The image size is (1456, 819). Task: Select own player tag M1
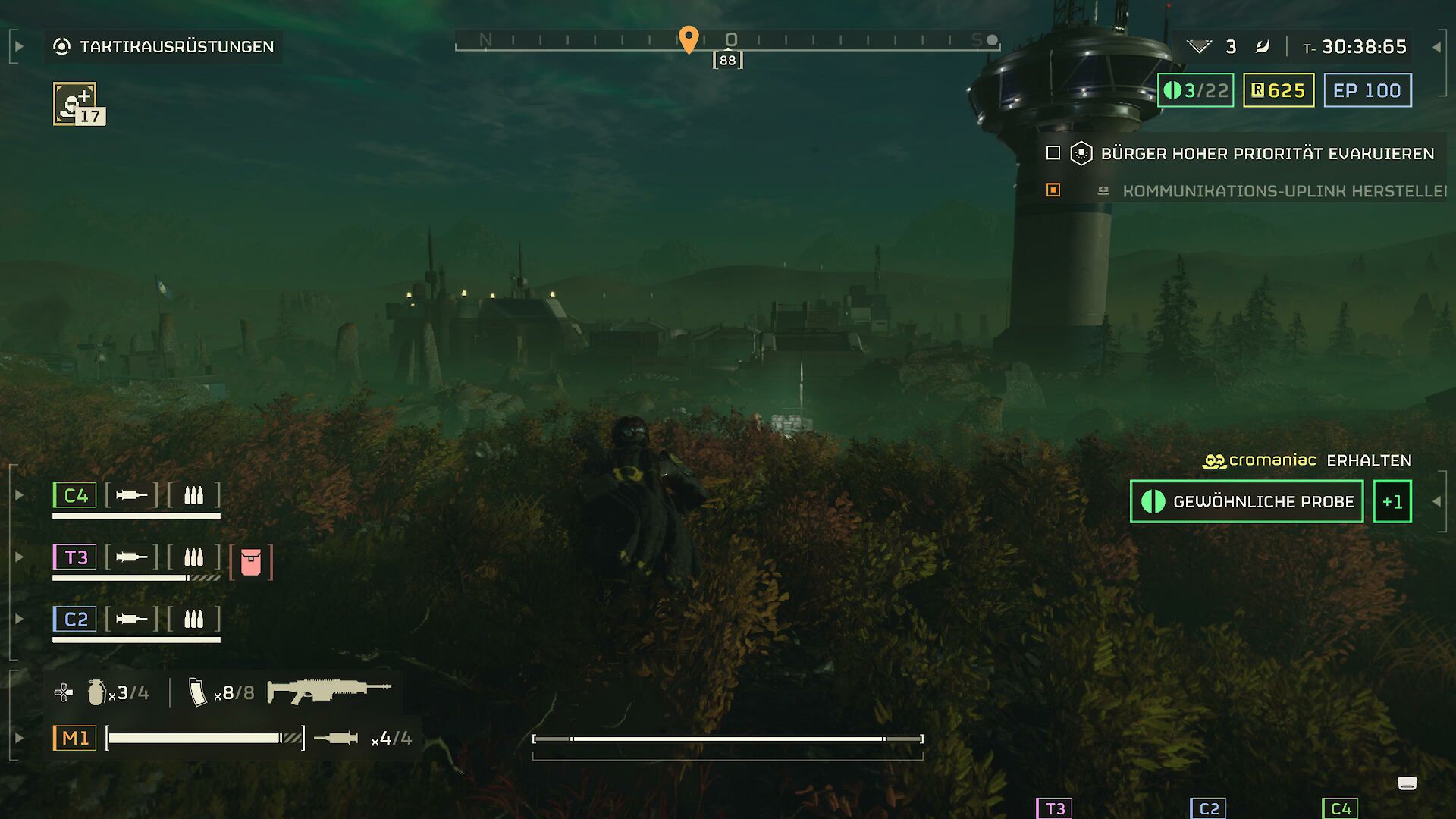[x=75, y=738]
